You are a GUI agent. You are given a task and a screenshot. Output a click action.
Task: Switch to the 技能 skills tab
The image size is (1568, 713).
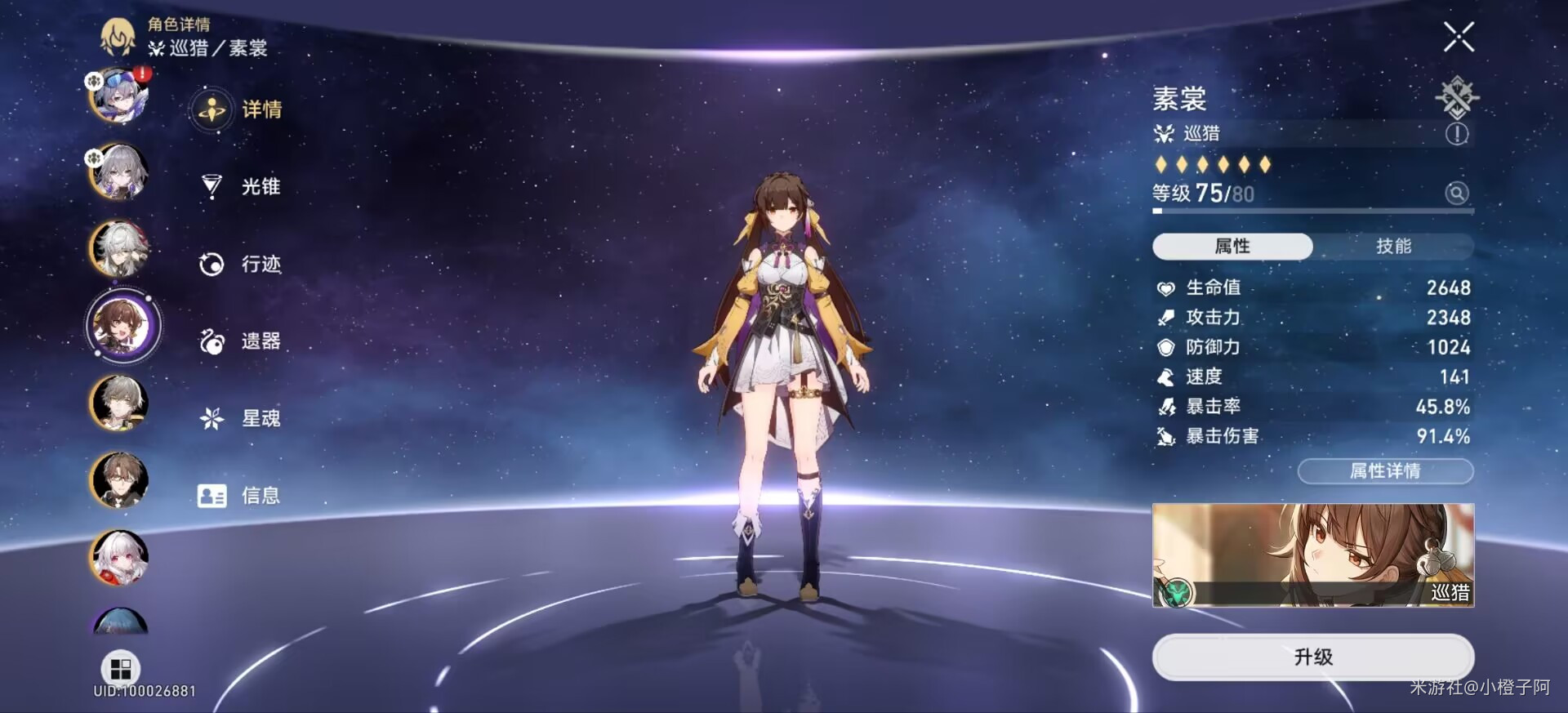click(1393, 246)
